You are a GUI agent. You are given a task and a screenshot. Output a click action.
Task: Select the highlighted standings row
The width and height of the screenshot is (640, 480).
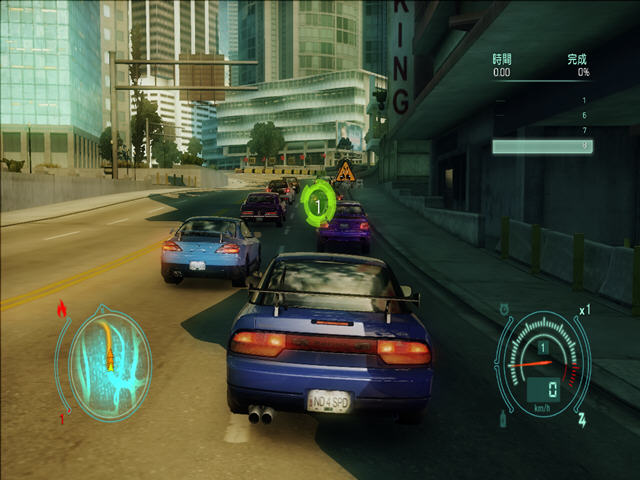[x=541, y=146]
